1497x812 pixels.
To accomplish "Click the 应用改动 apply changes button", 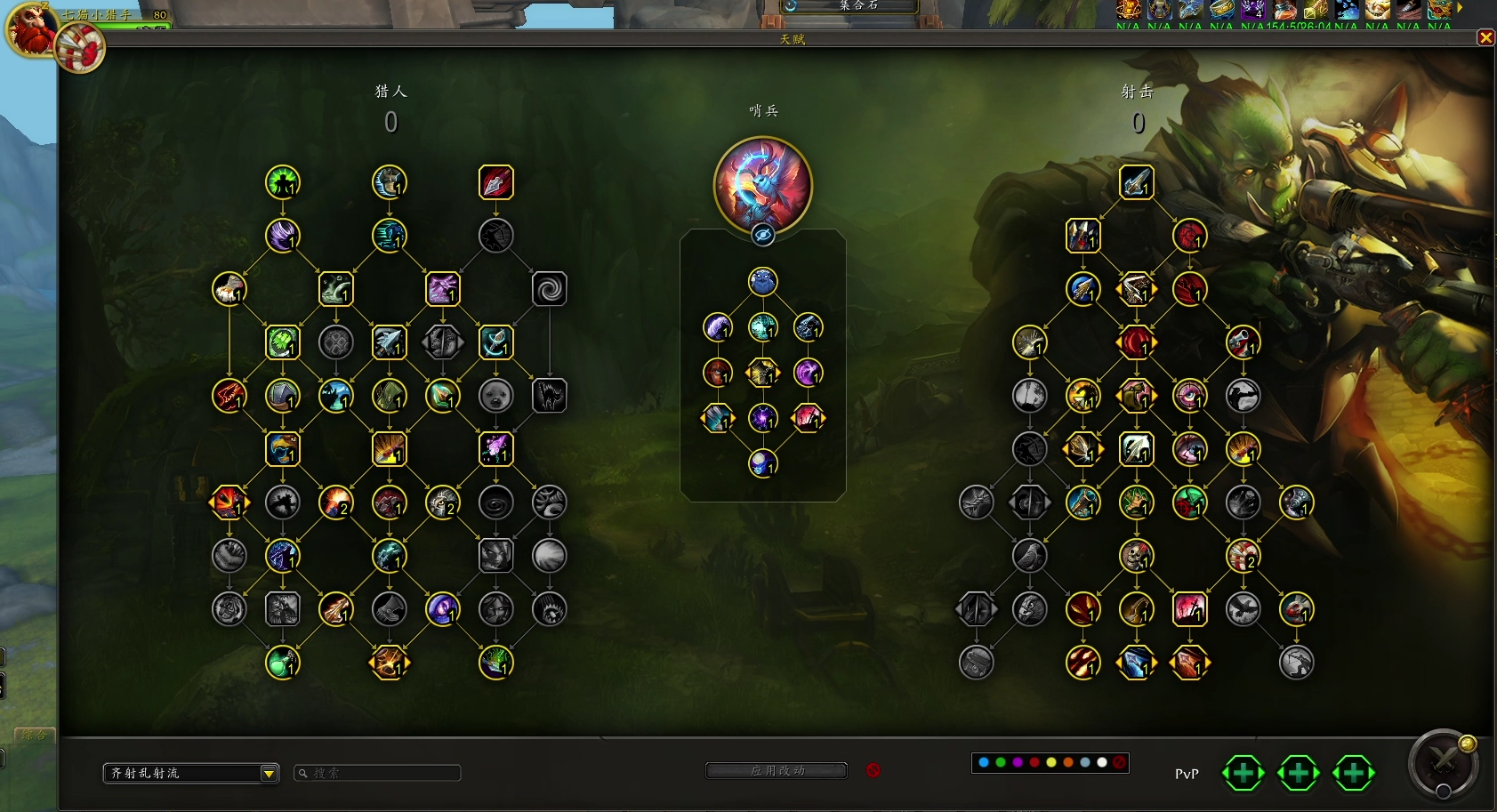I will (x=777, y=770).
